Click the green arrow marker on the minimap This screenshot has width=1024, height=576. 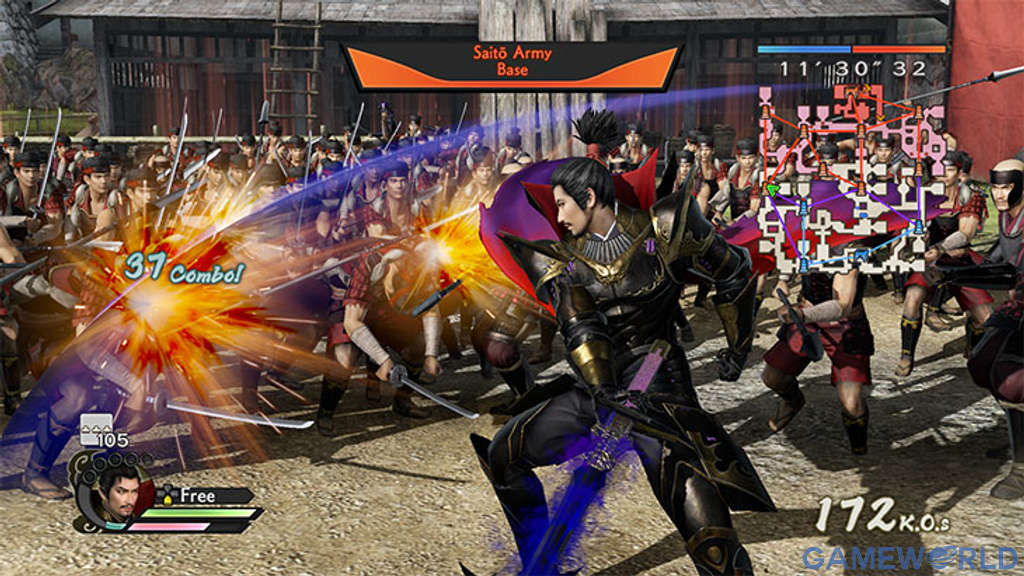772,189
